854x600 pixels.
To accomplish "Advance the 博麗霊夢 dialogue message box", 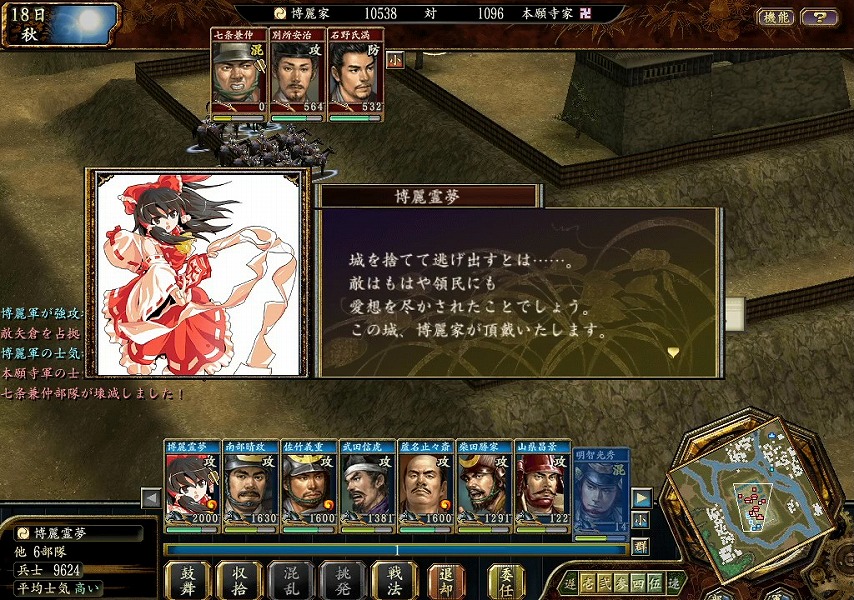I will pyautogui.click(x=520, y=293).
